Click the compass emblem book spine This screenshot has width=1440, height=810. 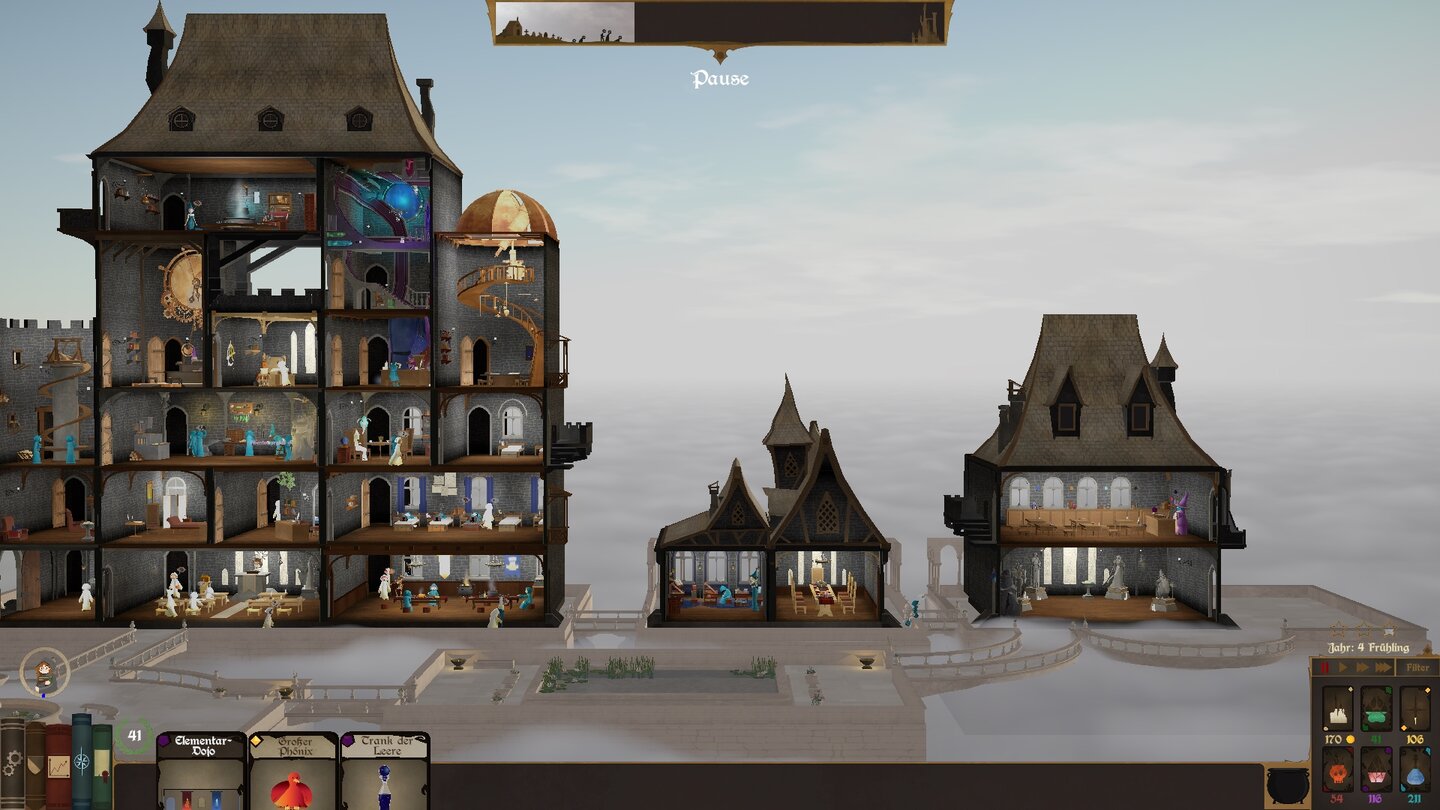point(80,760)
